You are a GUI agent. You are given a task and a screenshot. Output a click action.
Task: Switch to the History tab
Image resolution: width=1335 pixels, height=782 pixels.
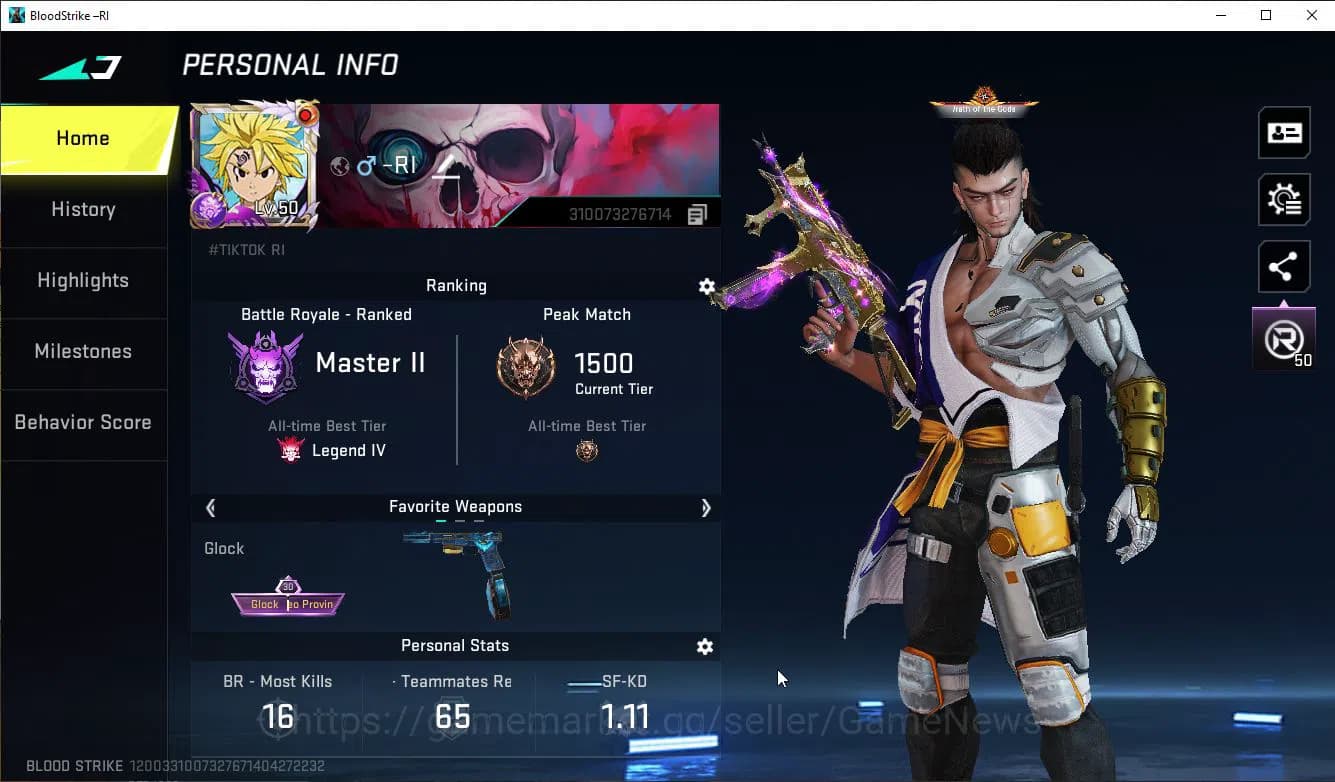click(x=83, y=209)
